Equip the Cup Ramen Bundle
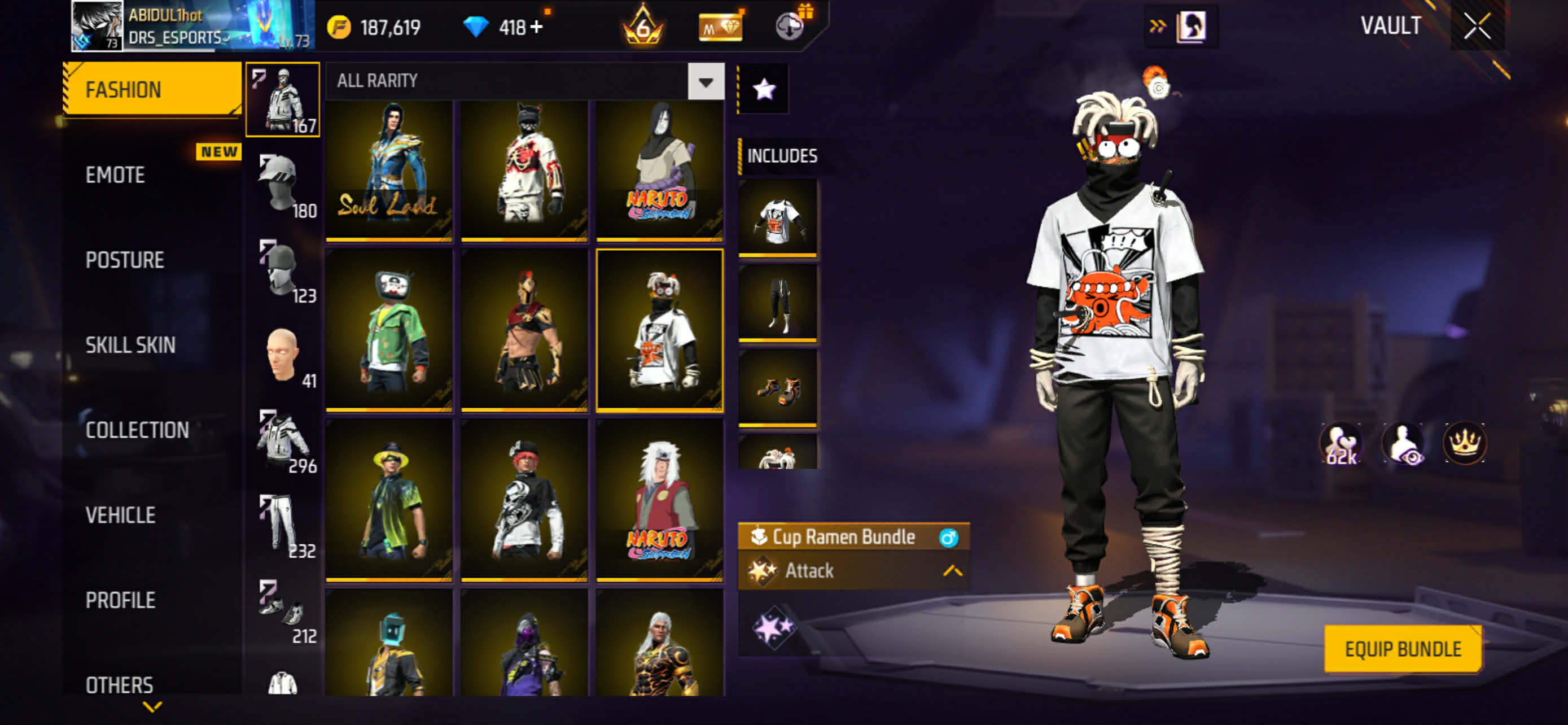 tap(1403, 649)
